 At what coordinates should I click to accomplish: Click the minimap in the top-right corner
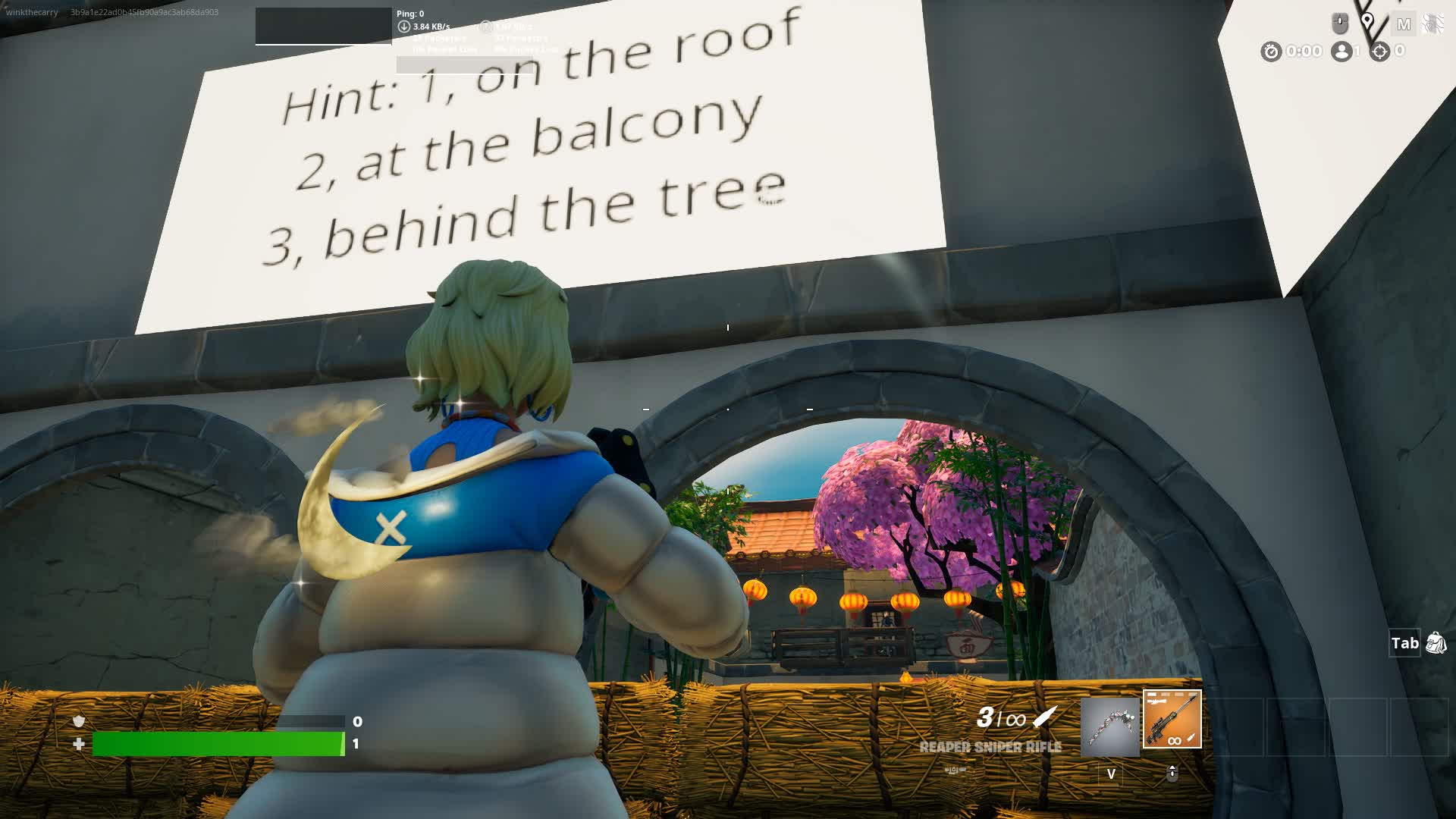tap(1433, 23)
